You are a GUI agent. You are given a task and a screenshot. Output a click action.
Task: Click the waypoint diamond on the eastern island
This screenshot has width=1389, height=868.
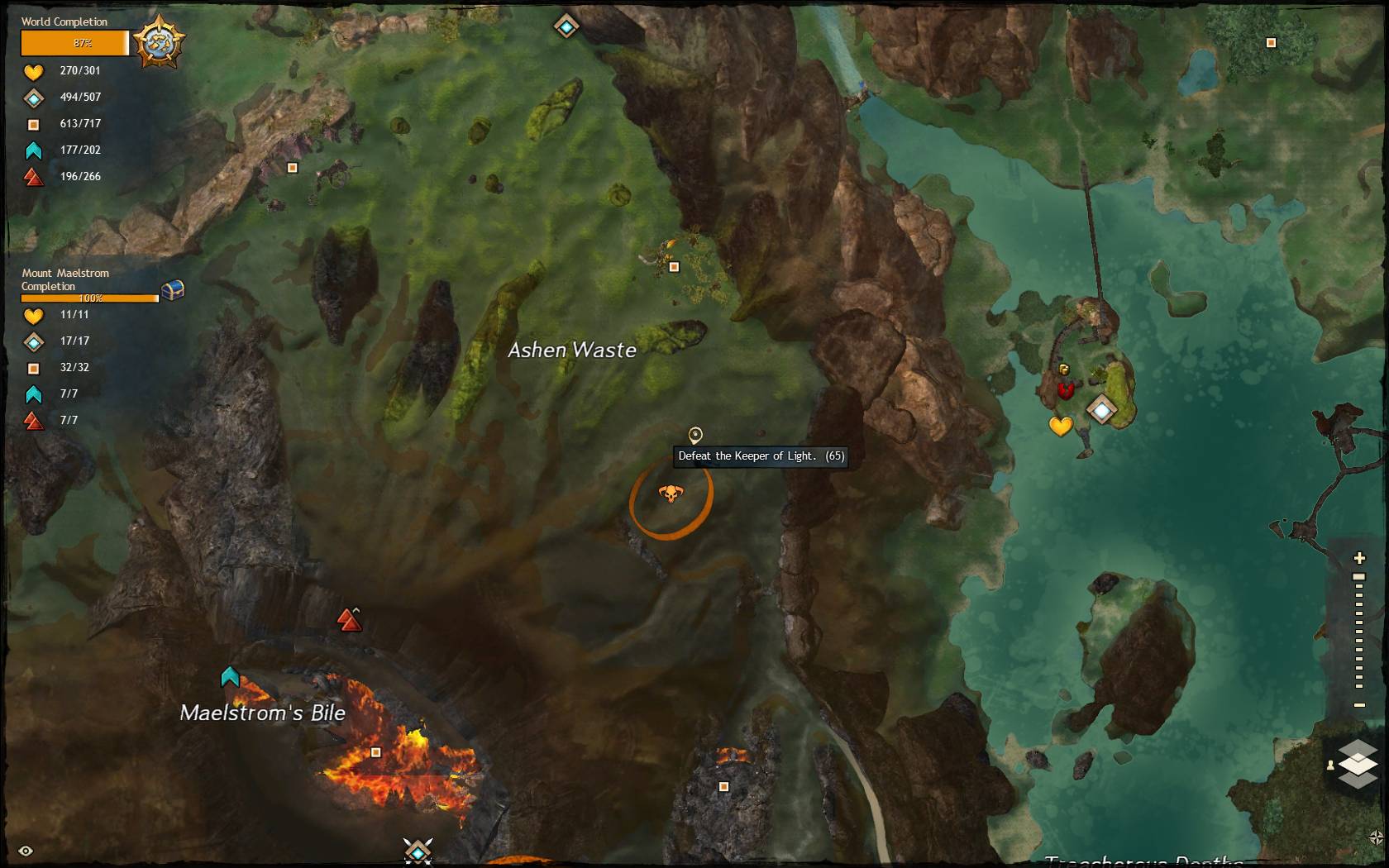[1101, 409]
